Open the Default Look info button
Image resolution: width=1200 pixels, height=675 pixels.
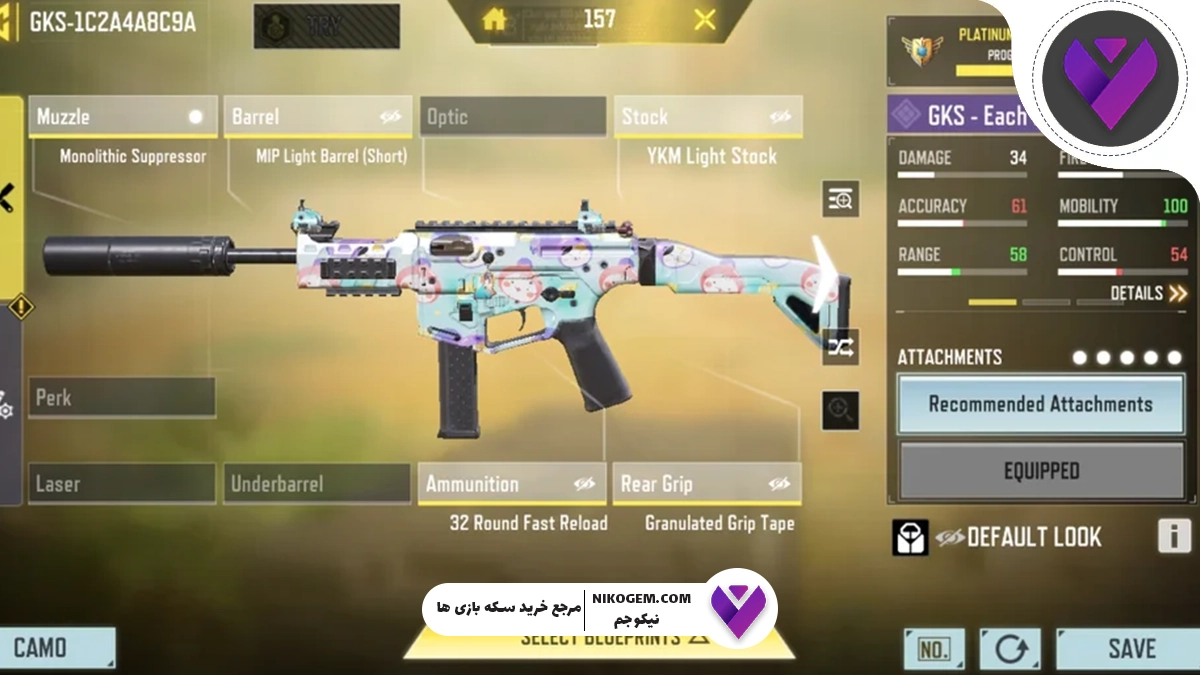click(x=1174, y=537)
